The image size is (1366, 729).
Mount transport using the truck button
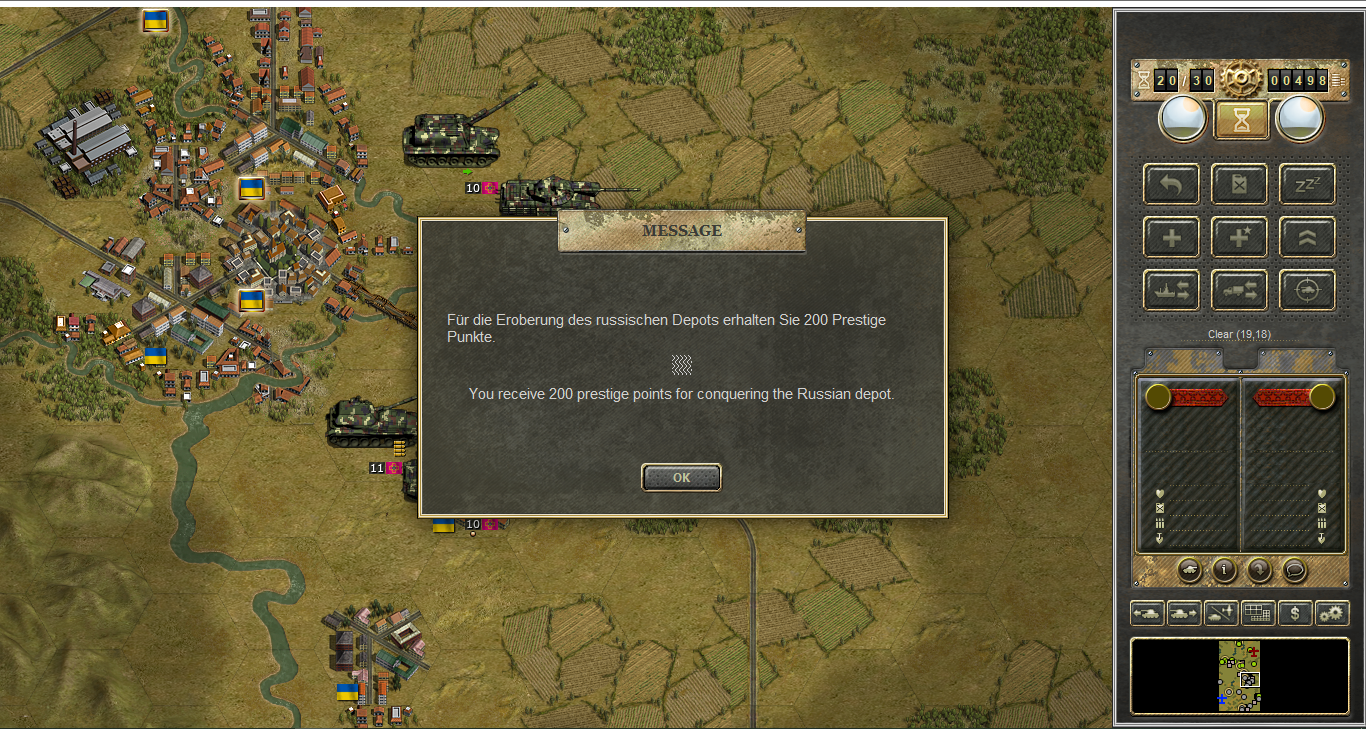pos(1239,290)
